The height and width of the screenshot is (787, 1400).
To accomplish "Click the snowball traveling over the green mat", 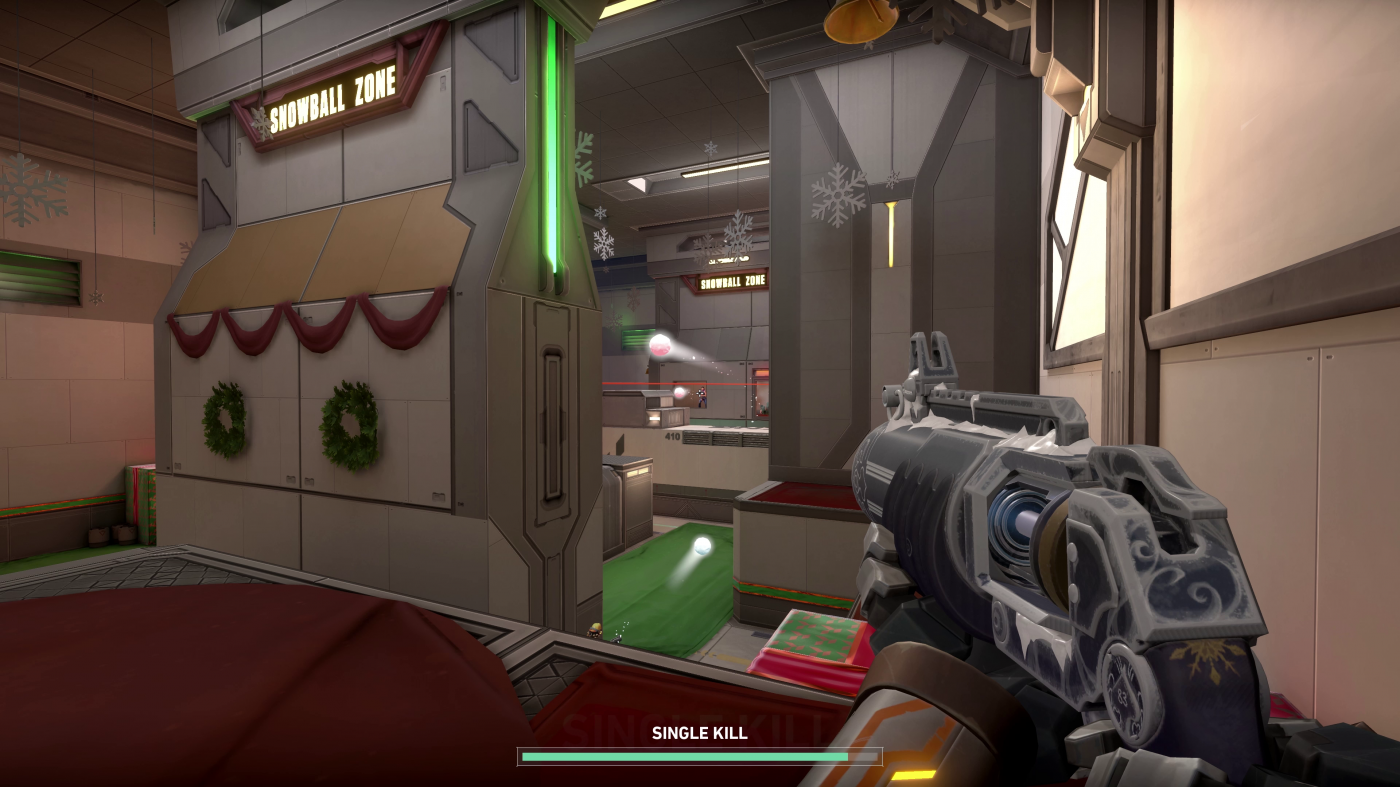I will pos(704,544).
